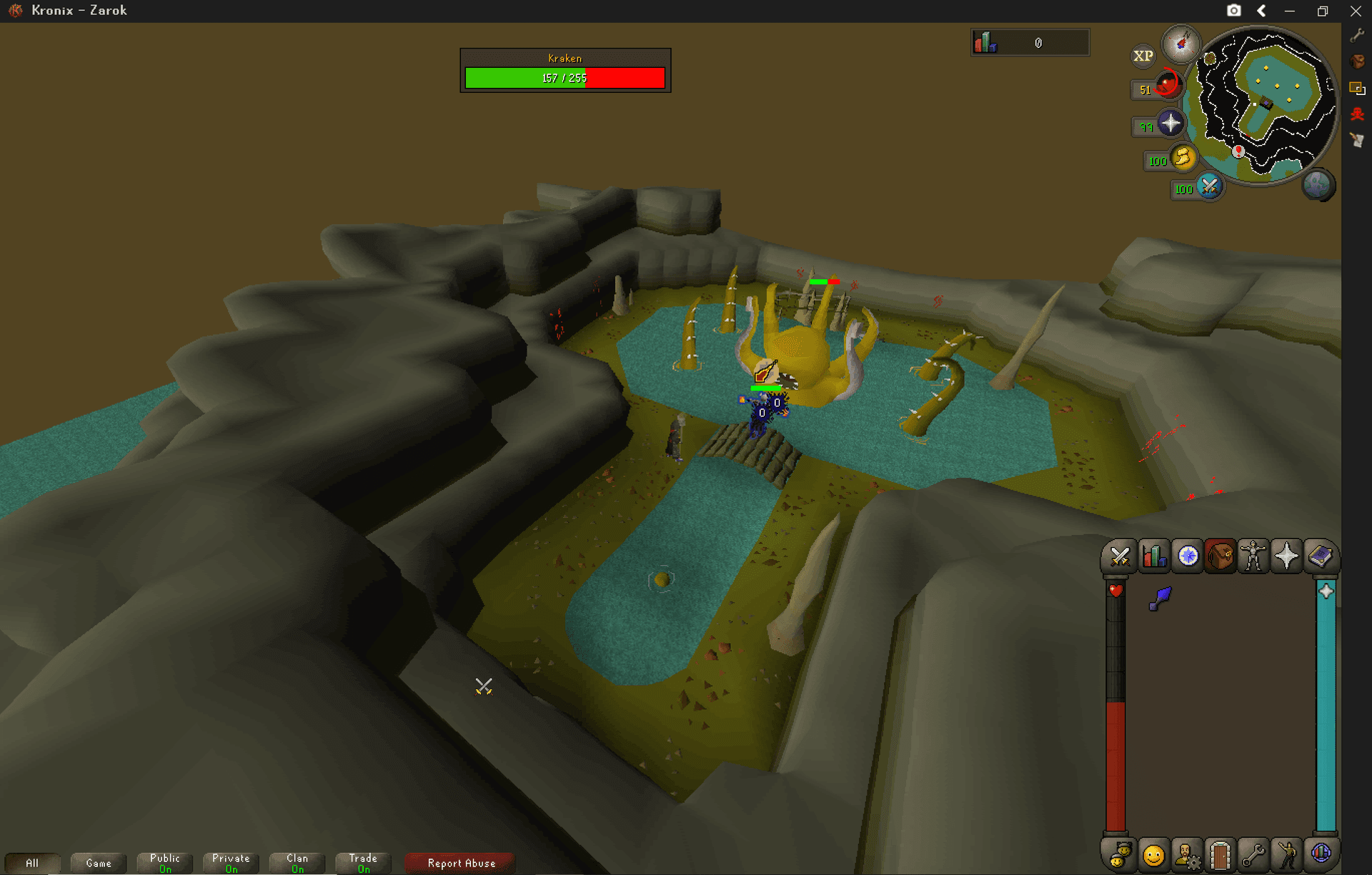Click the Report Abuse button
Screen dimensions: 1372x875
click(459, 862)
